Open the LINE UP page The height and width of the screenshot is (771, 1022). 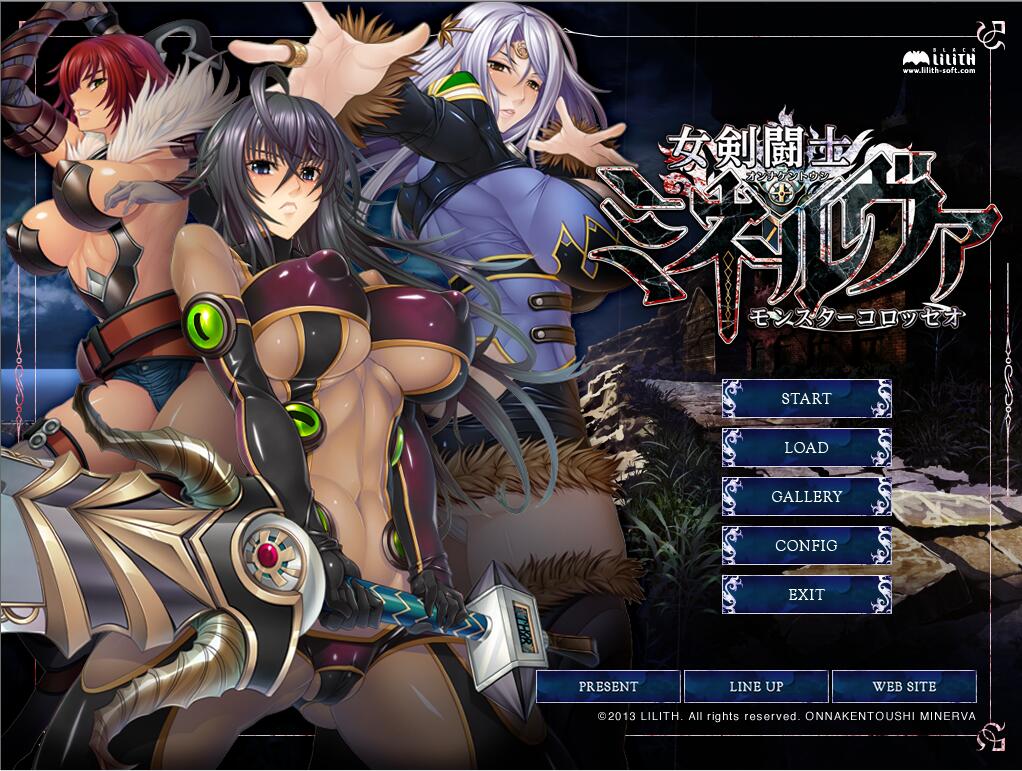coord(756,686)
